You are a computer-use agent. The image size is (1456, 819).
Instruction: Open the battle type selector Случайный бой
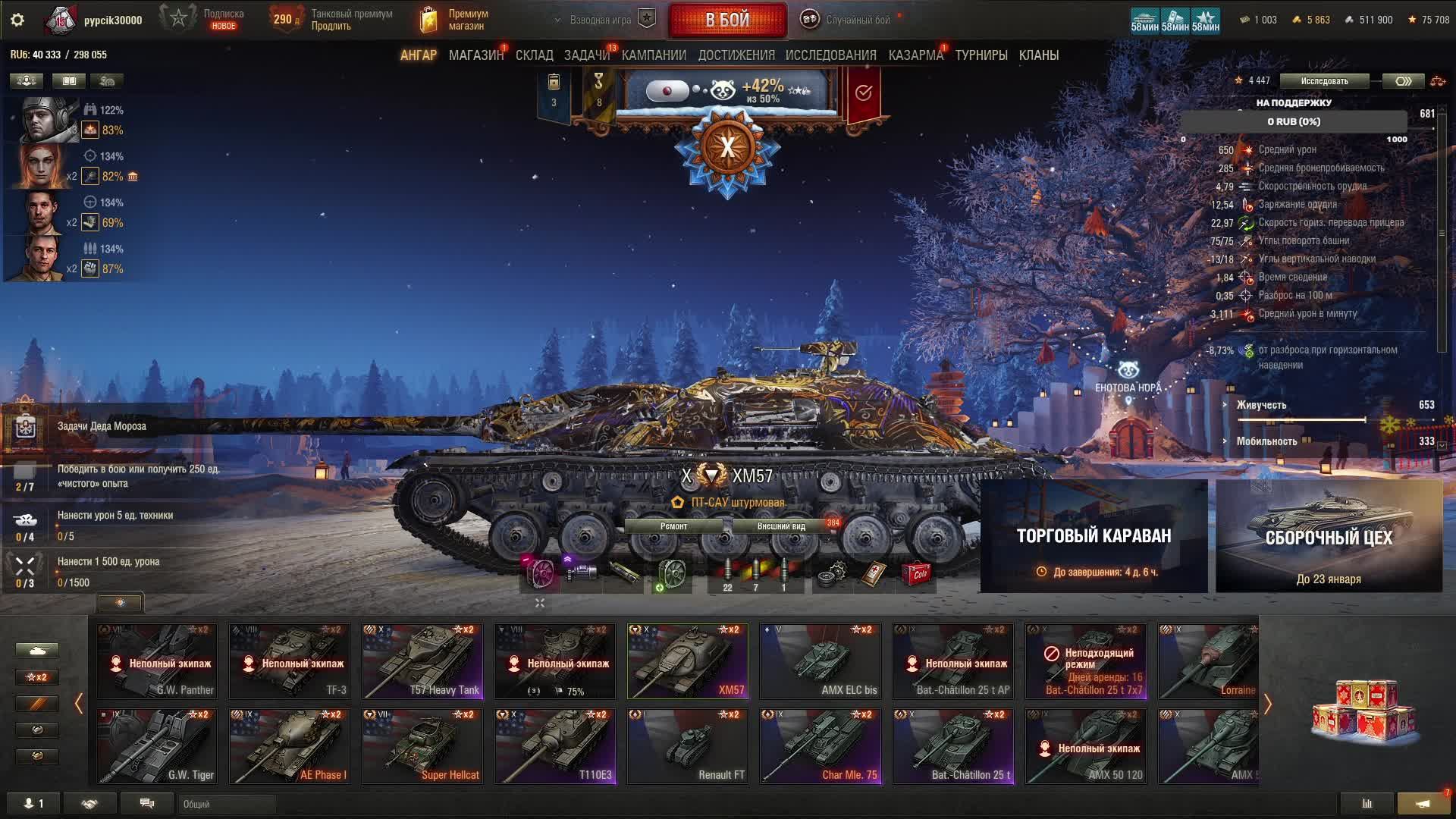[x=847, y=20]
